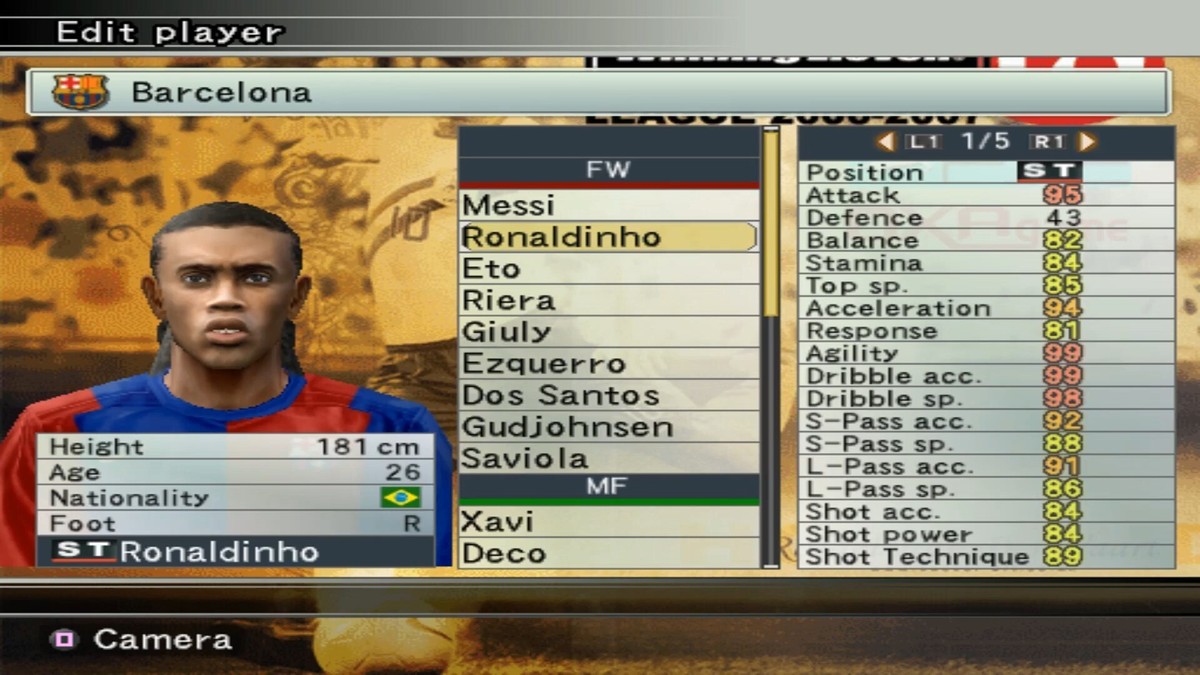This screenshot has width=1200, height=675.
Task: Choose Giuly from the forwards
Action: (608, 332)
